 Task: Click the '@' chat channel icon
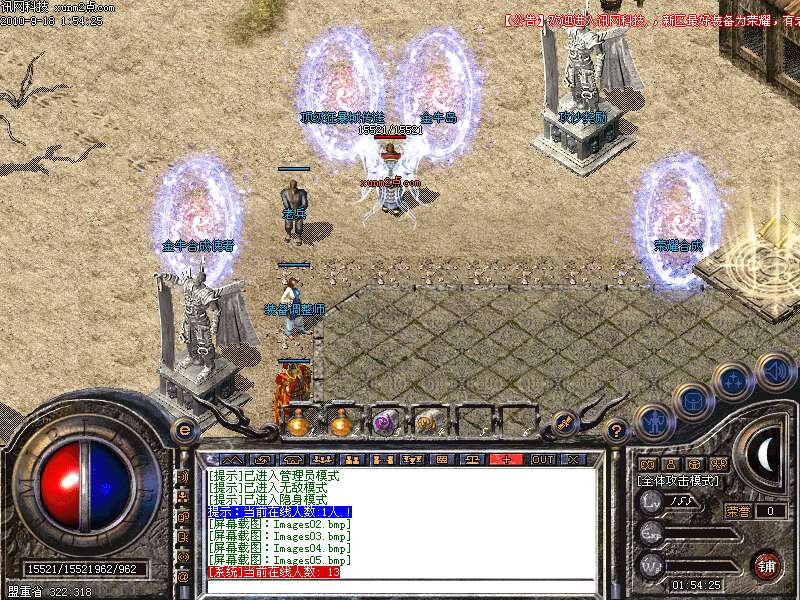coord(183,576)
